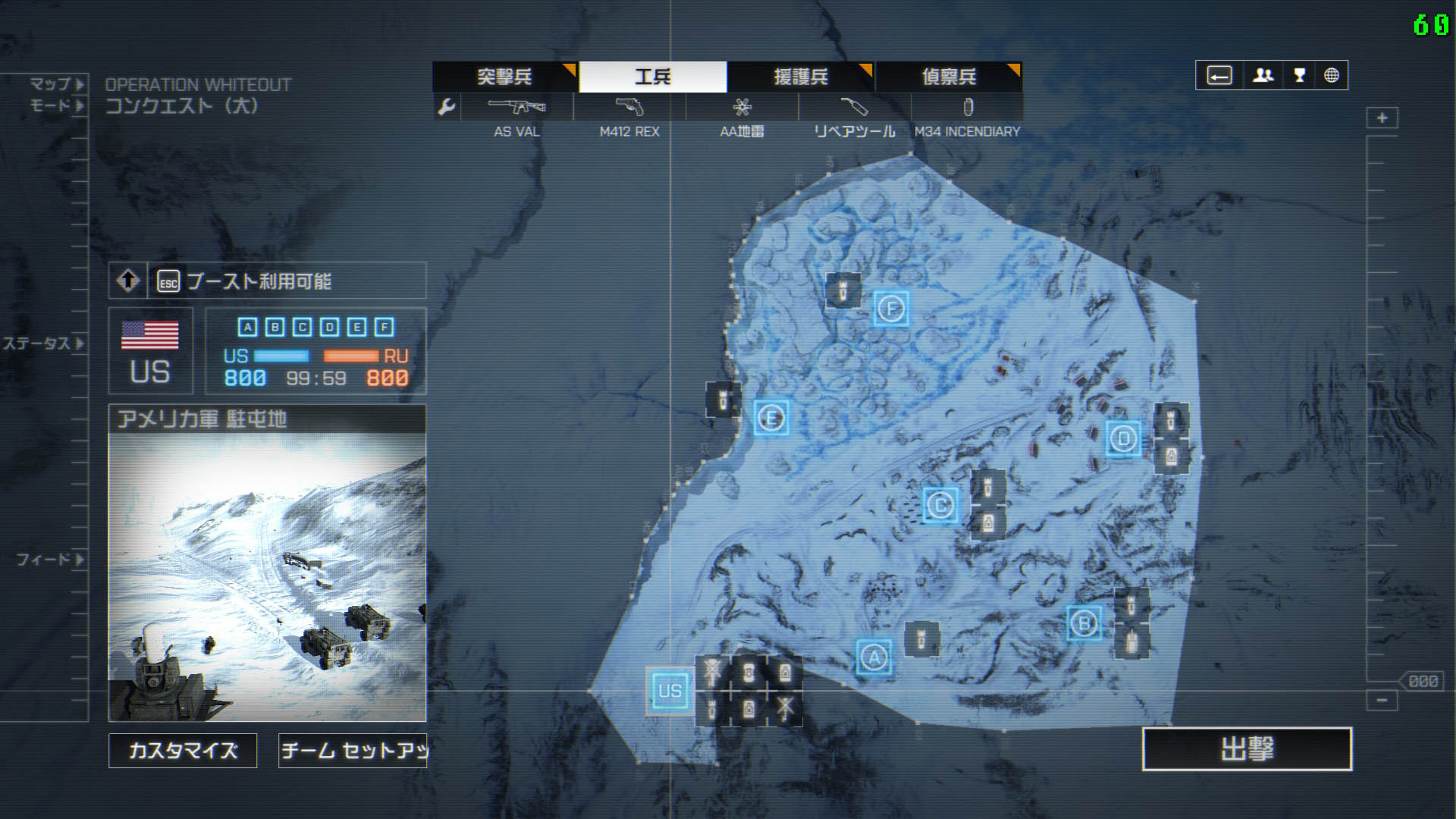The height and width of the screenshot is (819, 1456).
Task: Choose capture point C on the map
Action: point(940,504)
